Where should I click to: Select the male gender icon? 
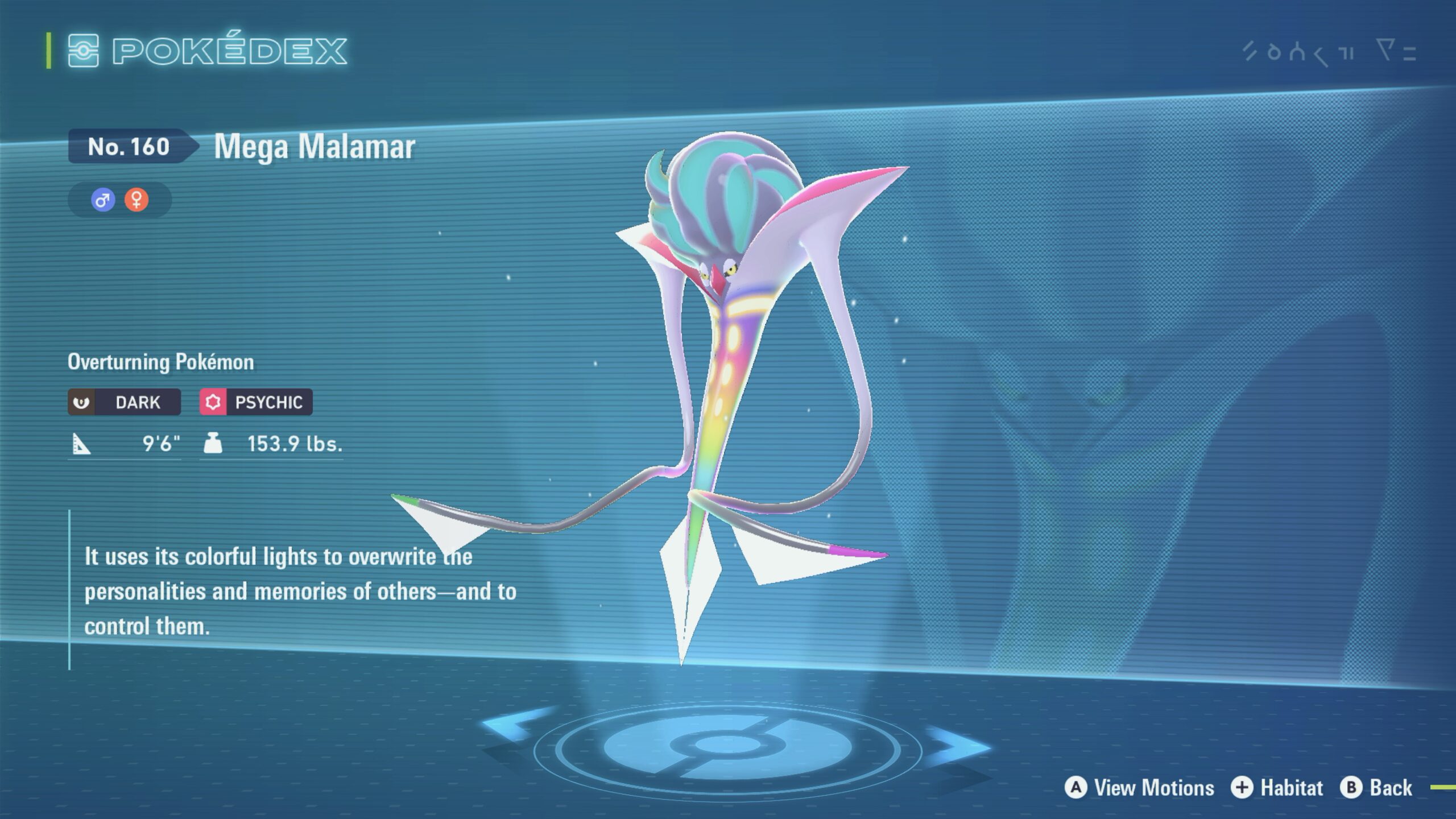pyautogui.click(x=103, y=200)
